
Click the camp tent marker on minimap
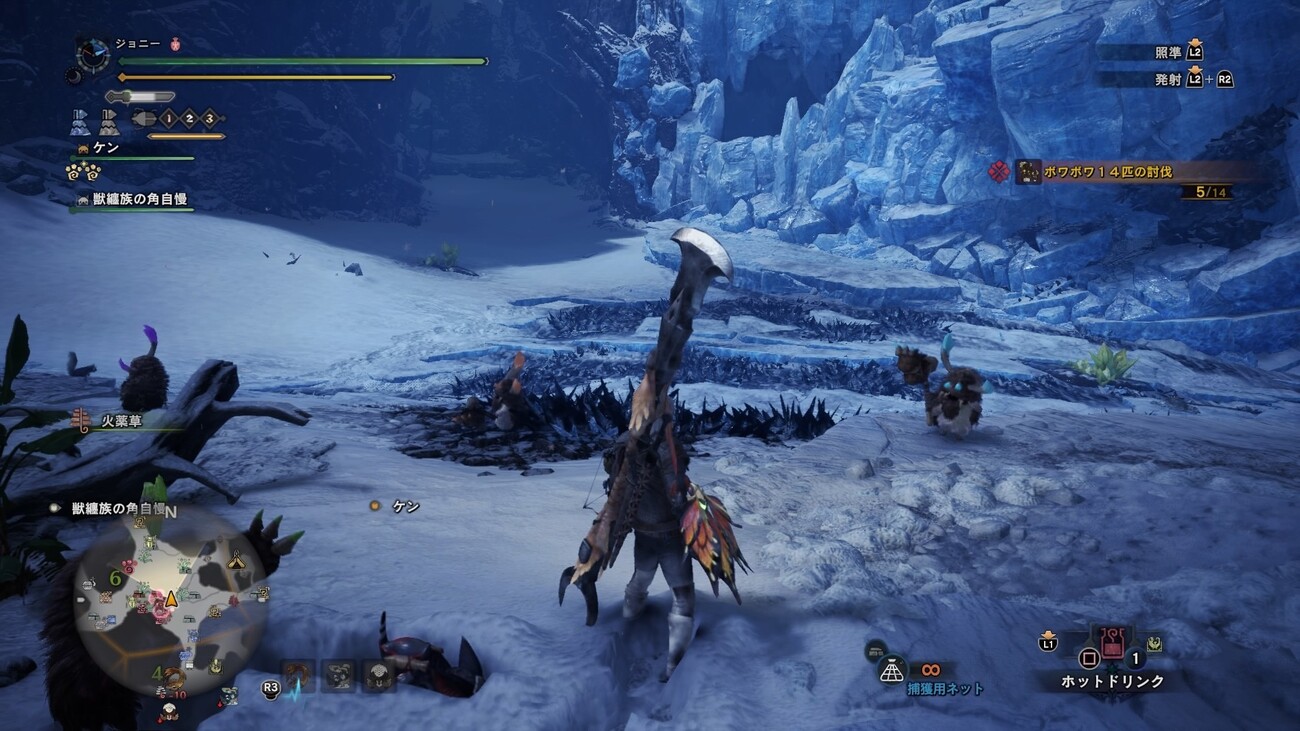click(x=236, y=561)
